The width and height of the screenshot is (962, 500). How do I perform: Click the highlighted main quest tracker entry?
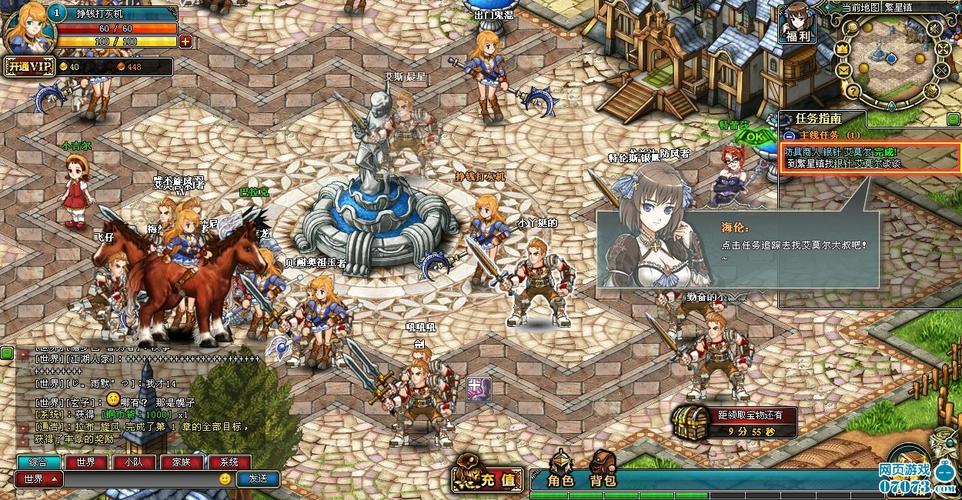pyautogui.click(x=870, y=157)
